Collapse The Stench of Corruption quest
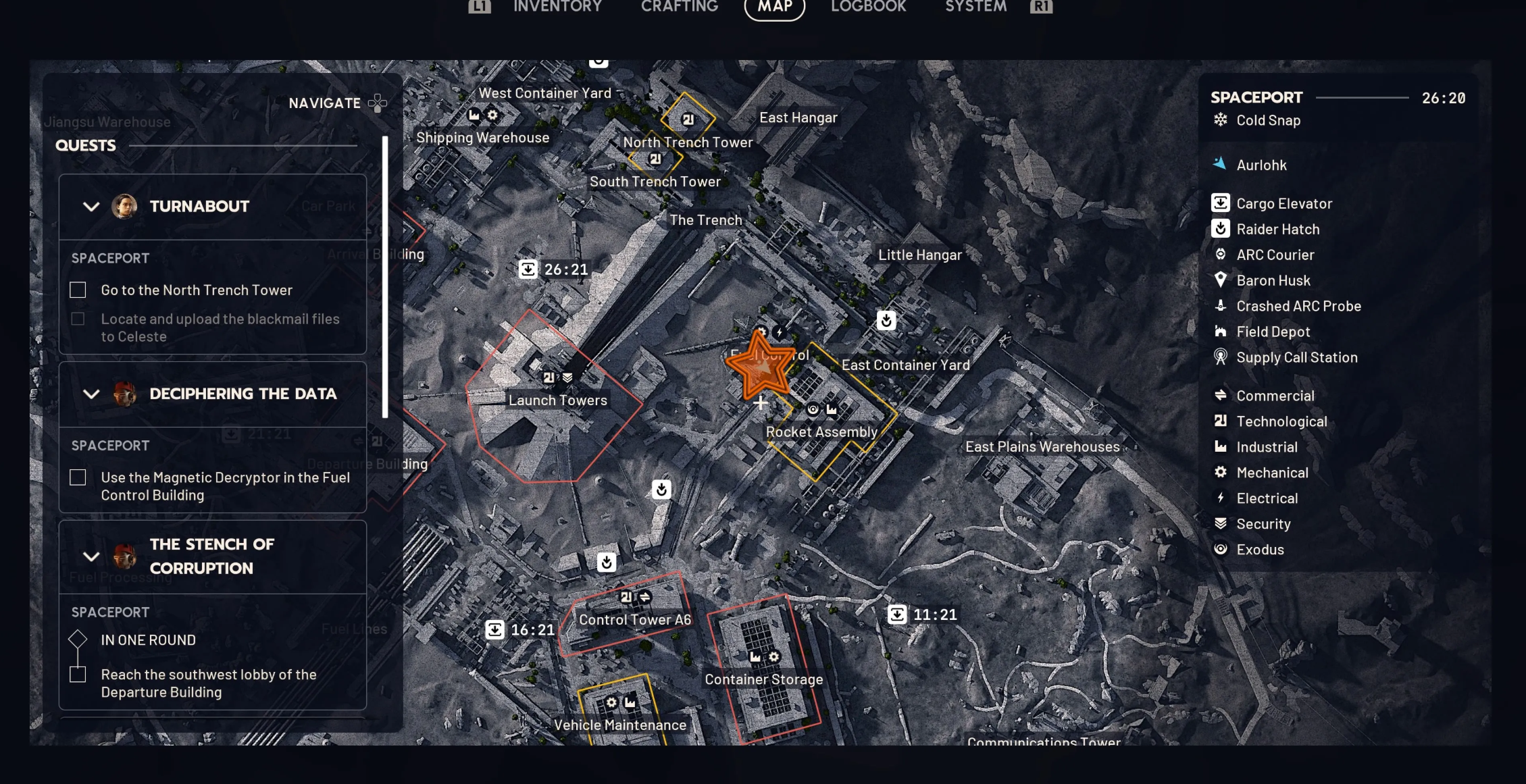Image resolution: width=1526 pixels, height=784 pixels. (x=91, y=556)
